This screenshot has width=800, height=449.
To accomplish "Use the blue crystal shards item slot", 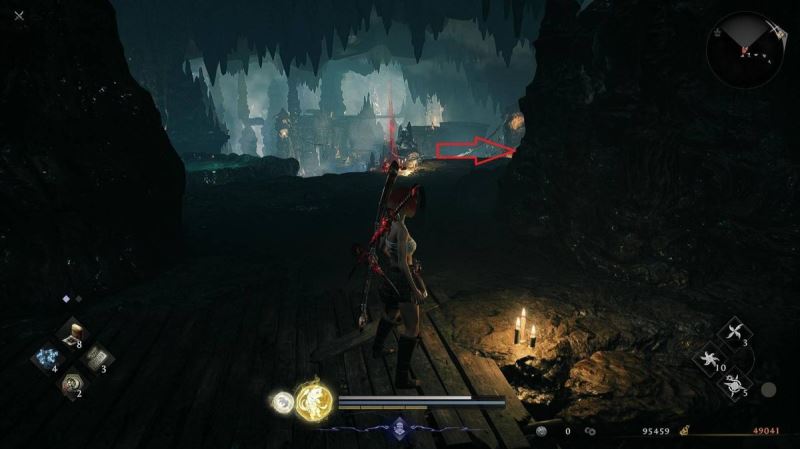I will pyautogui.click(x=46, y=358).
